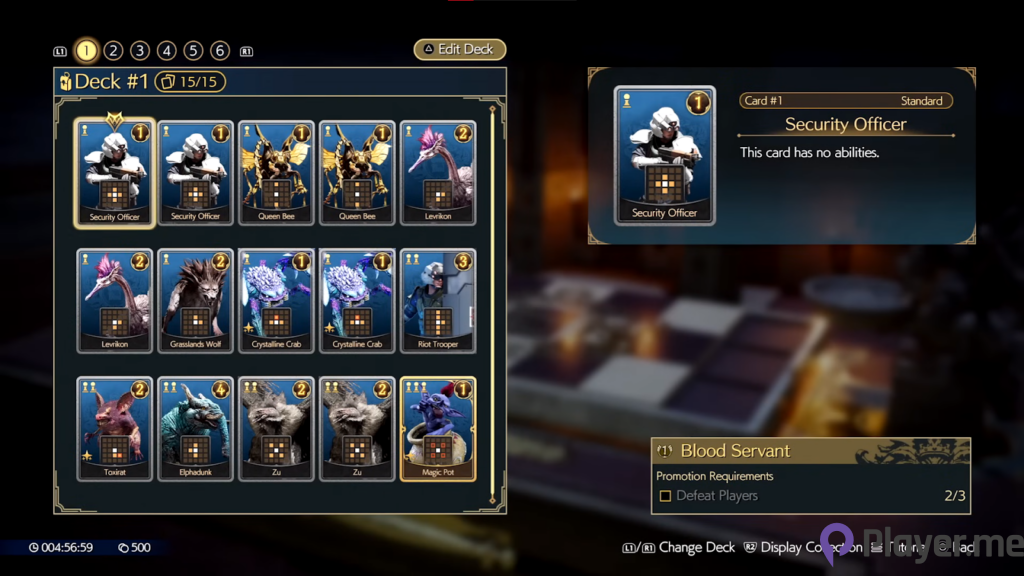Switch to deck tab 6
The width and height of the screenshot is (1024, 576).
[220, 51]
